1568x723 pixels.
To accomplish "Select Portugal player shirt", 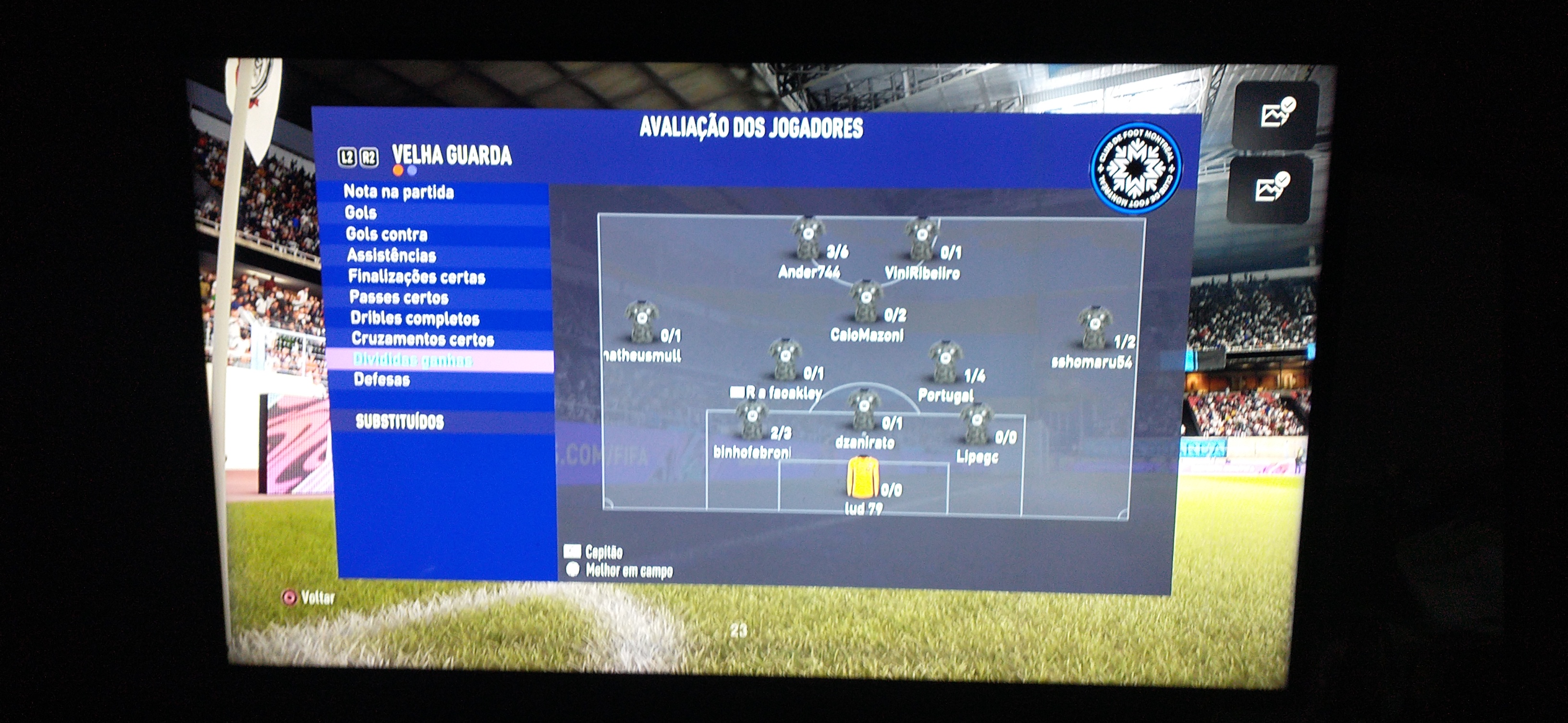I will coord(945,362).
